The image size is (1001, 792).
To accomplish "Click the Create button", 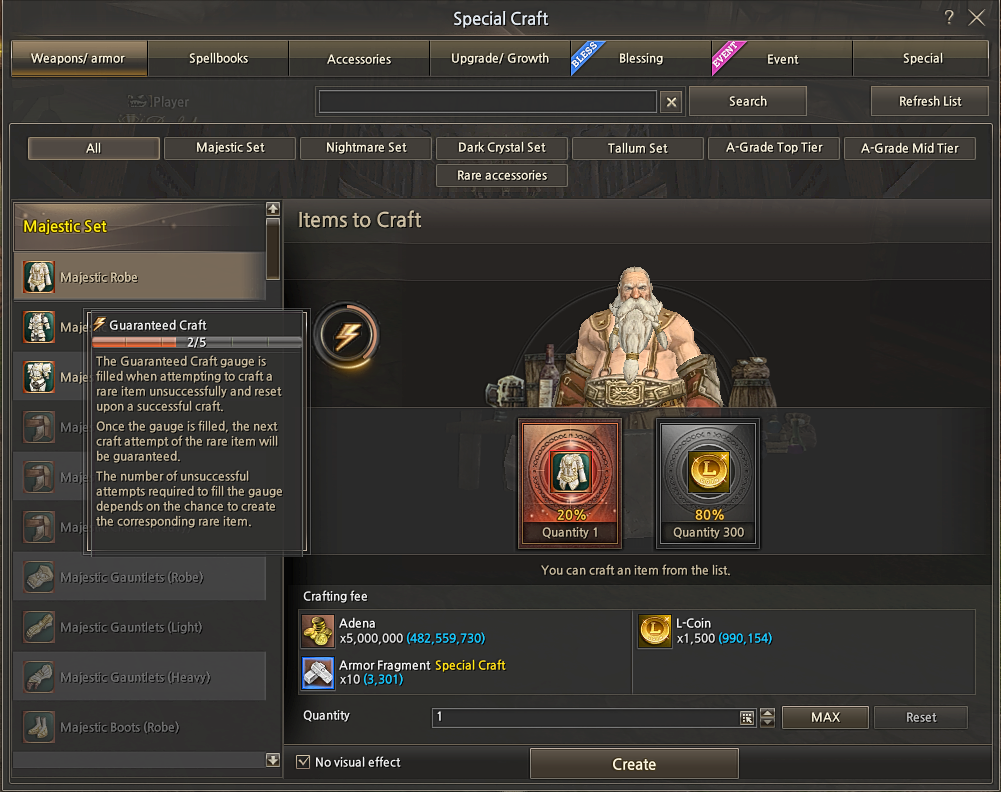I will (x=634, y=764).
